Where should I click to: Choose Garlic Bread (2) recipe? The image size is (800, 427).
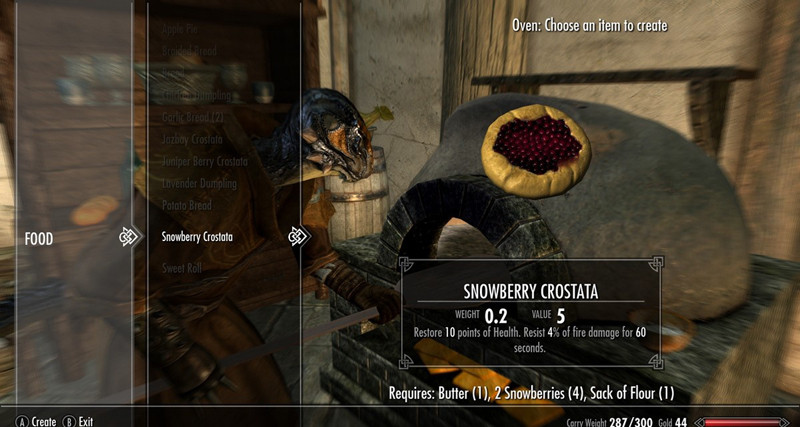(x=193, y=118)
